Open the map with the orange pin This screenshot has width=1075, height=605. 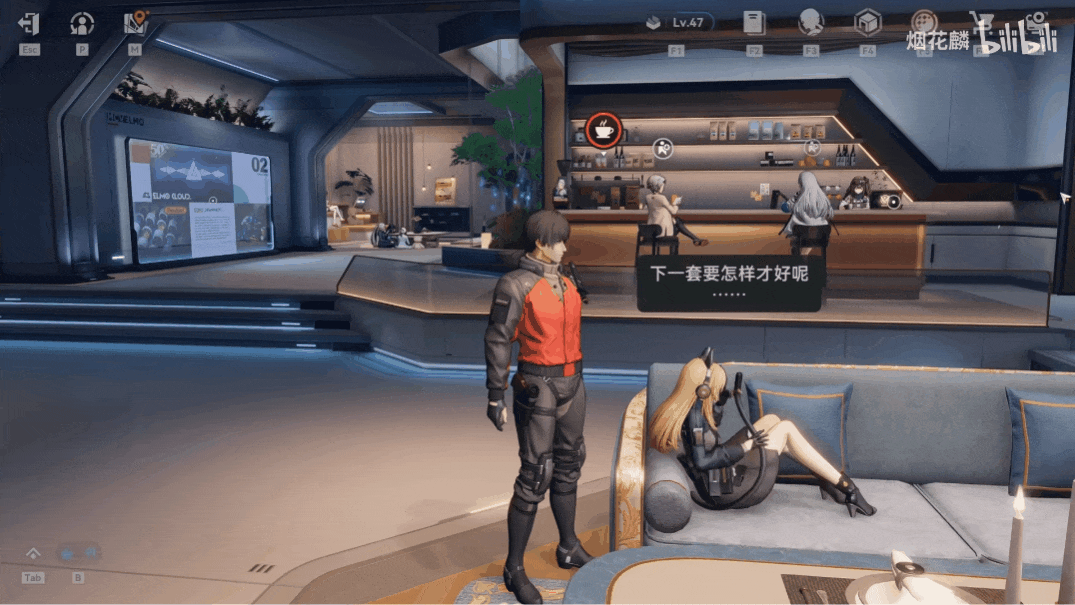click(x=135, y=23)
